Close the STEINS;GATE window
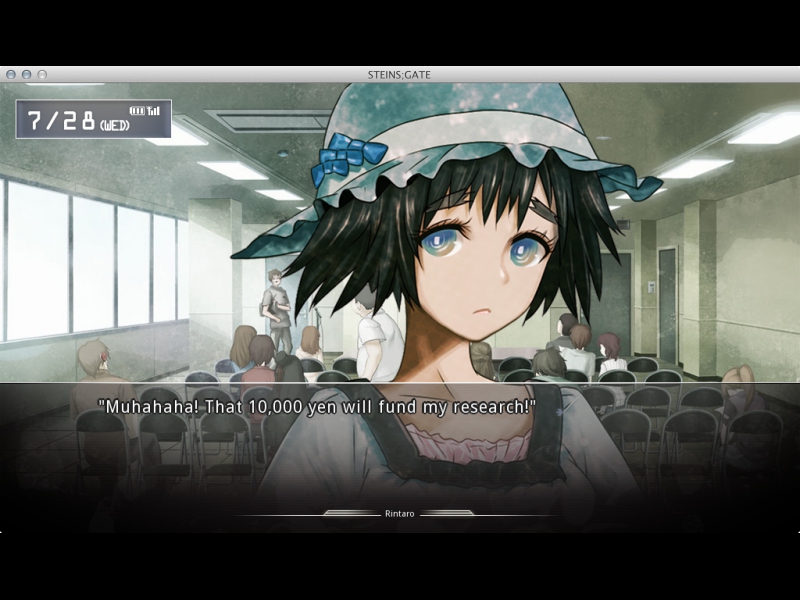Screen dimensions: 800x600 (11, 75)
